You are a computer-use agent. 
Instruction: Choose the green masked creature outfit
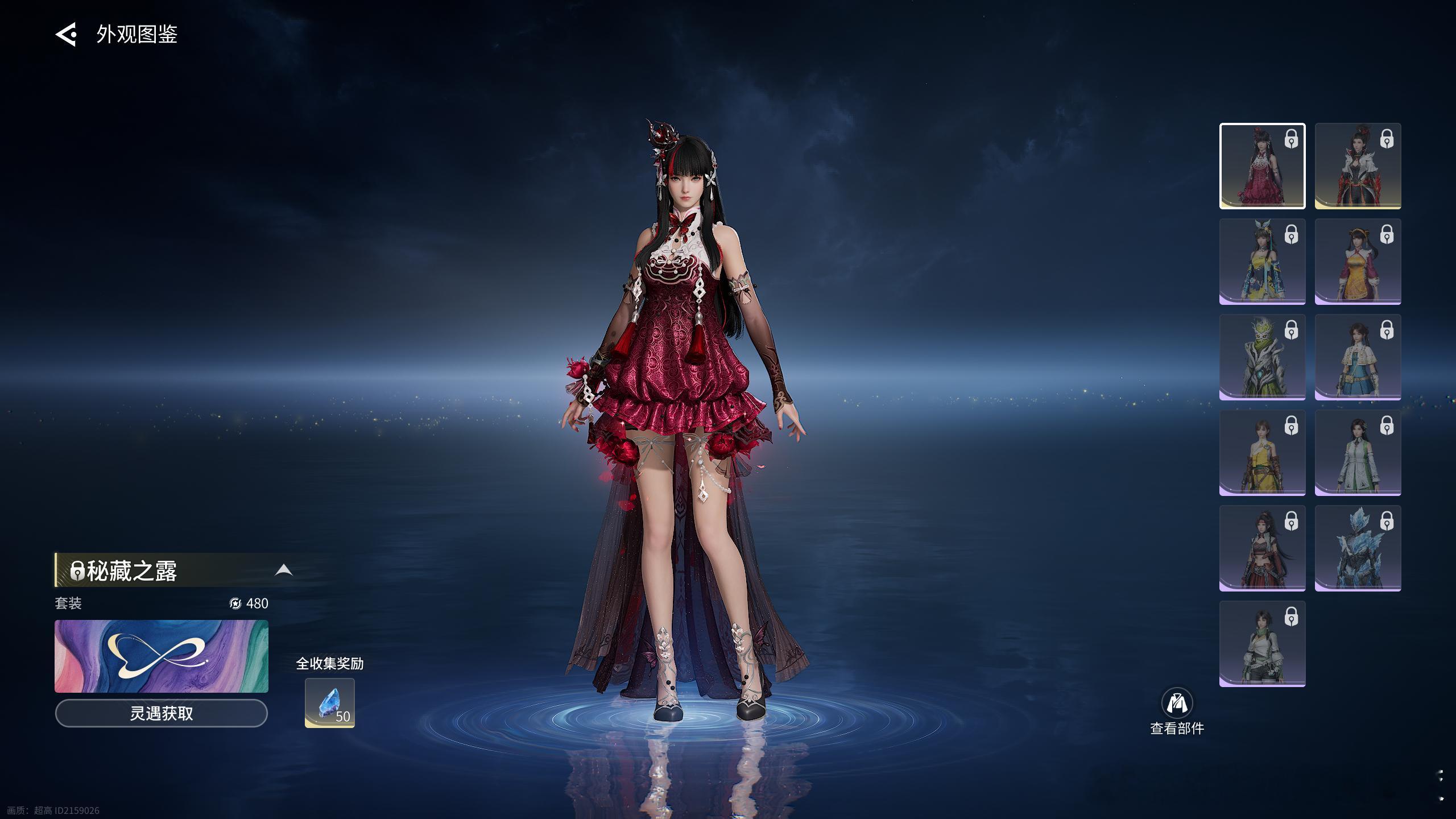(x=1262, y=357)
